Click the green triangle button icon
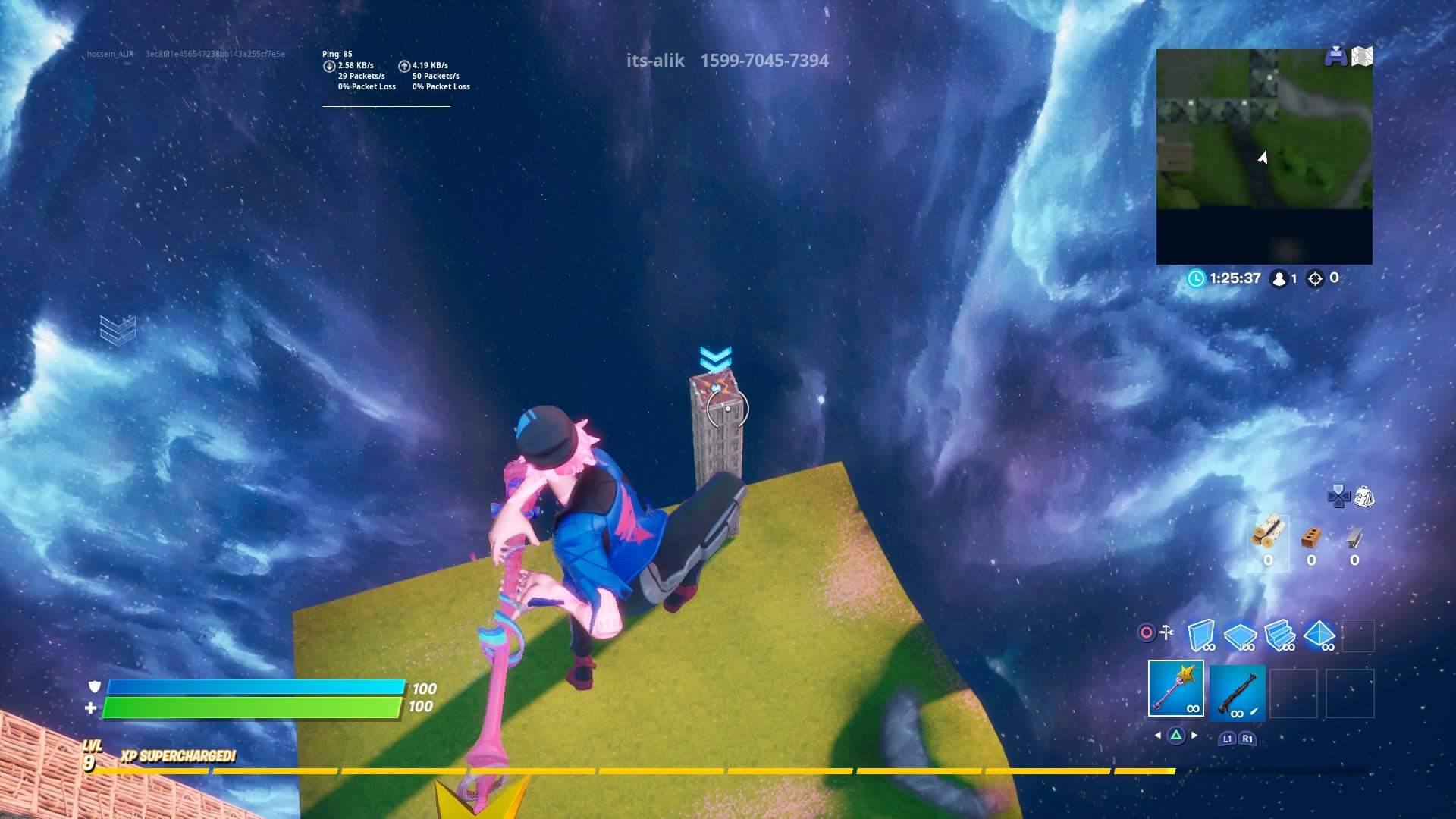The width and height of the screenshot is (1456, 819). (1177, 734)
